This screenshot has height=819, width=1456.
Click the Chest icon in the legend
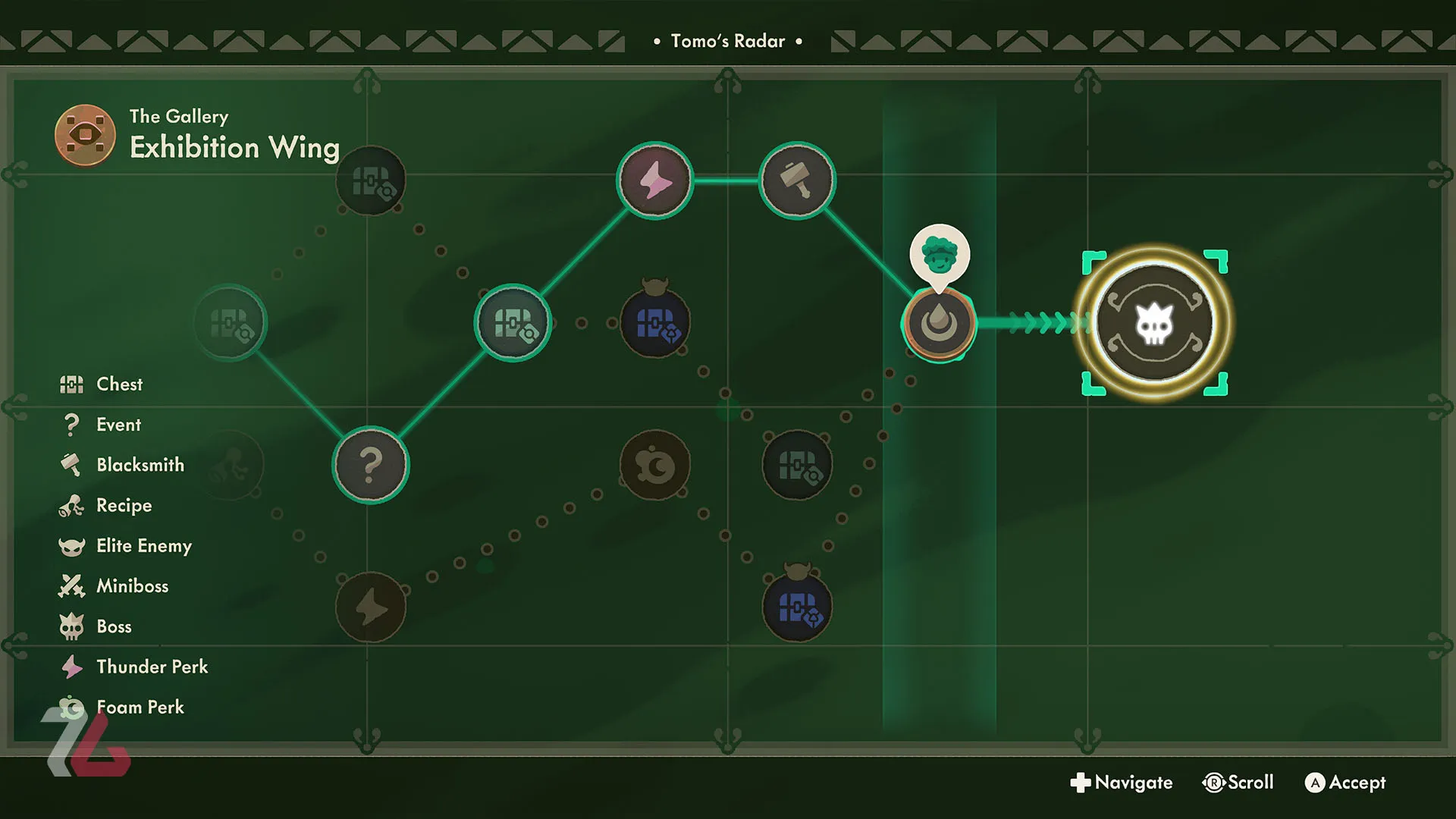[x=71, y=384]
